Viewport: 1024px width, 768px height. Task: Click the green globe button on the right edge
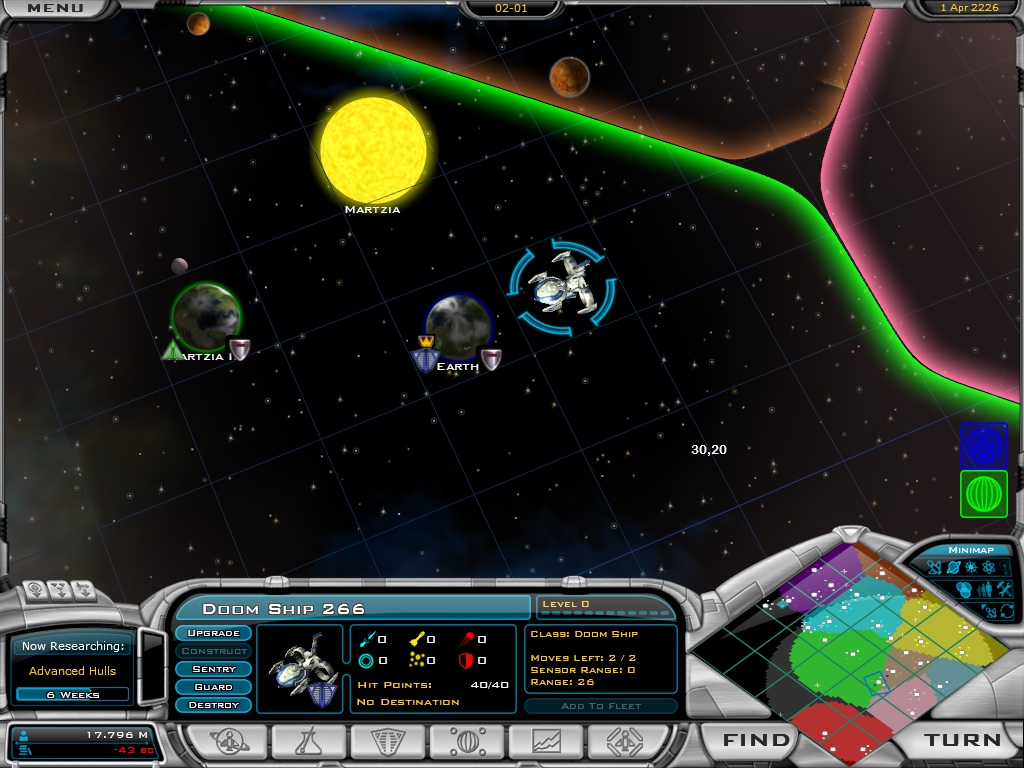tap(983, 494)
